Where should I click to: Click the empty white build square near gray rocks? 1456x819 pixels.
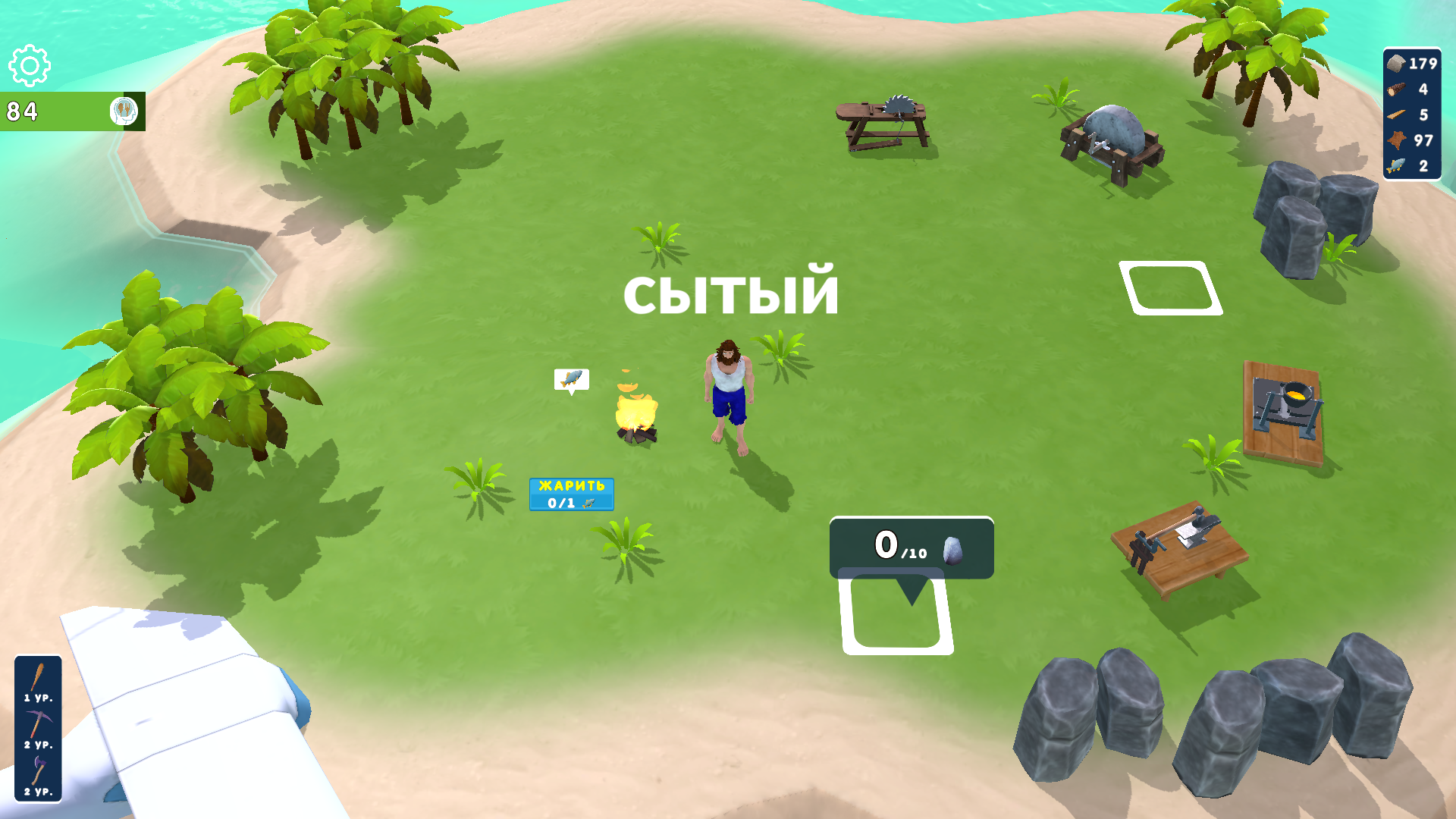click(1170, 287)
